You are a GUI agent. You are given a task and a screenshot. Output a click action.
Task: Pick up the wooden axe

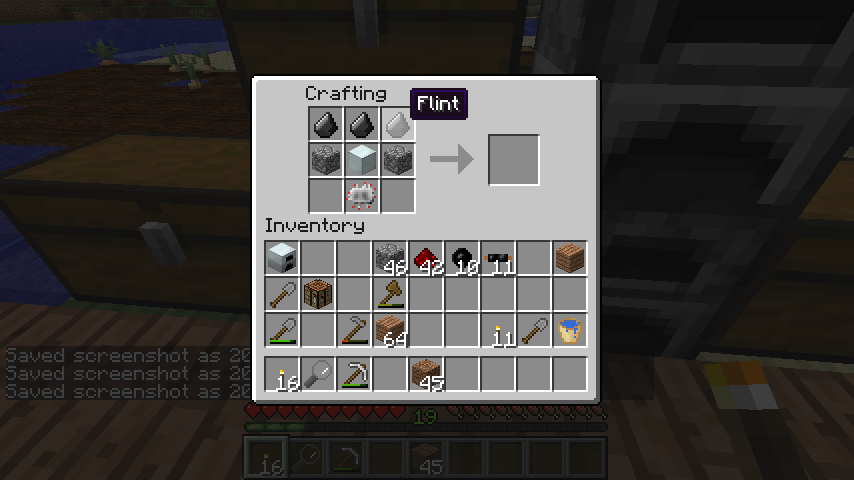[391, 294]
